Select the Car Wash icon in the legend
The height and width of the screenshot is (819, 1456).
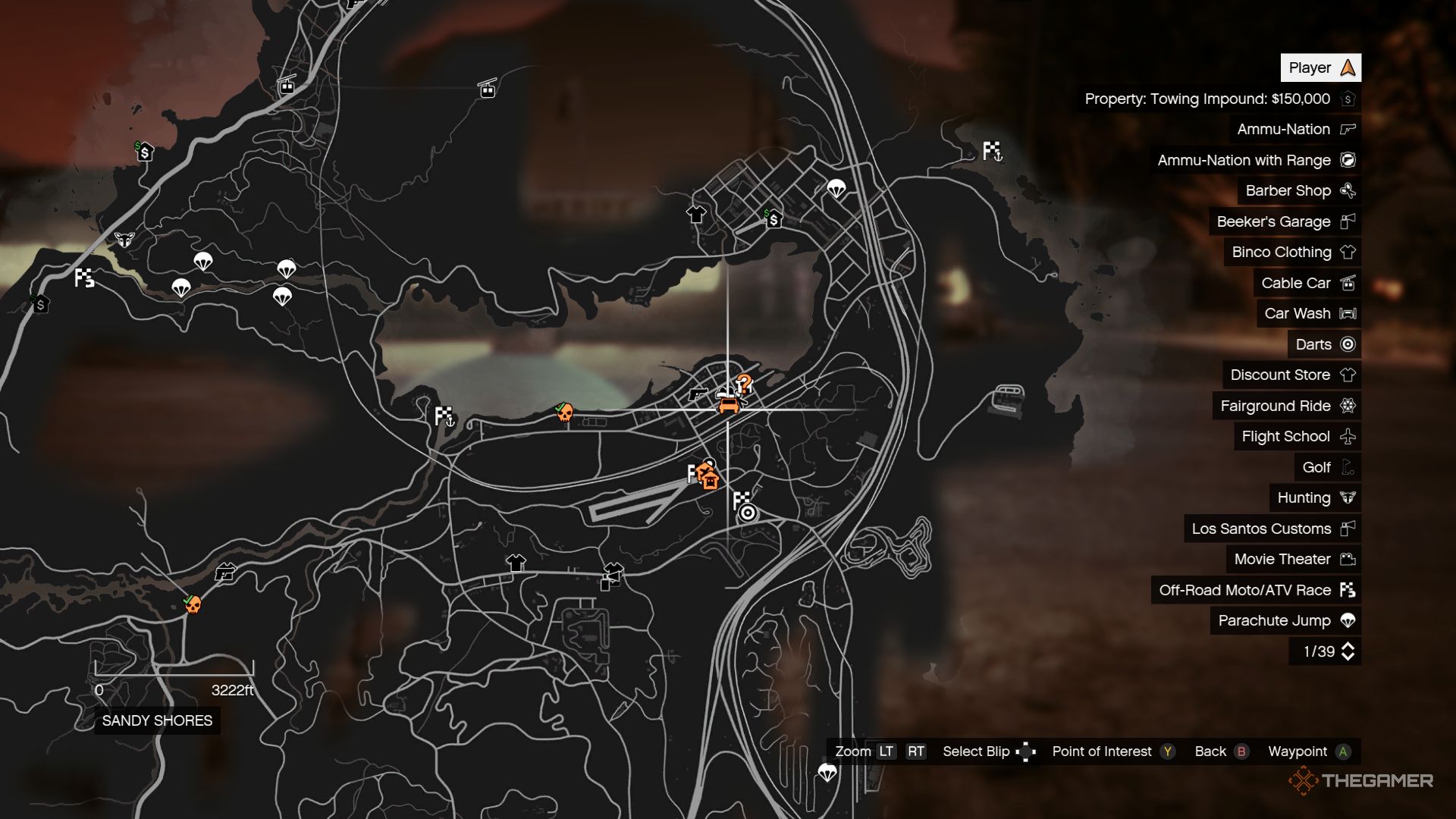click(x=1349, y=313)
